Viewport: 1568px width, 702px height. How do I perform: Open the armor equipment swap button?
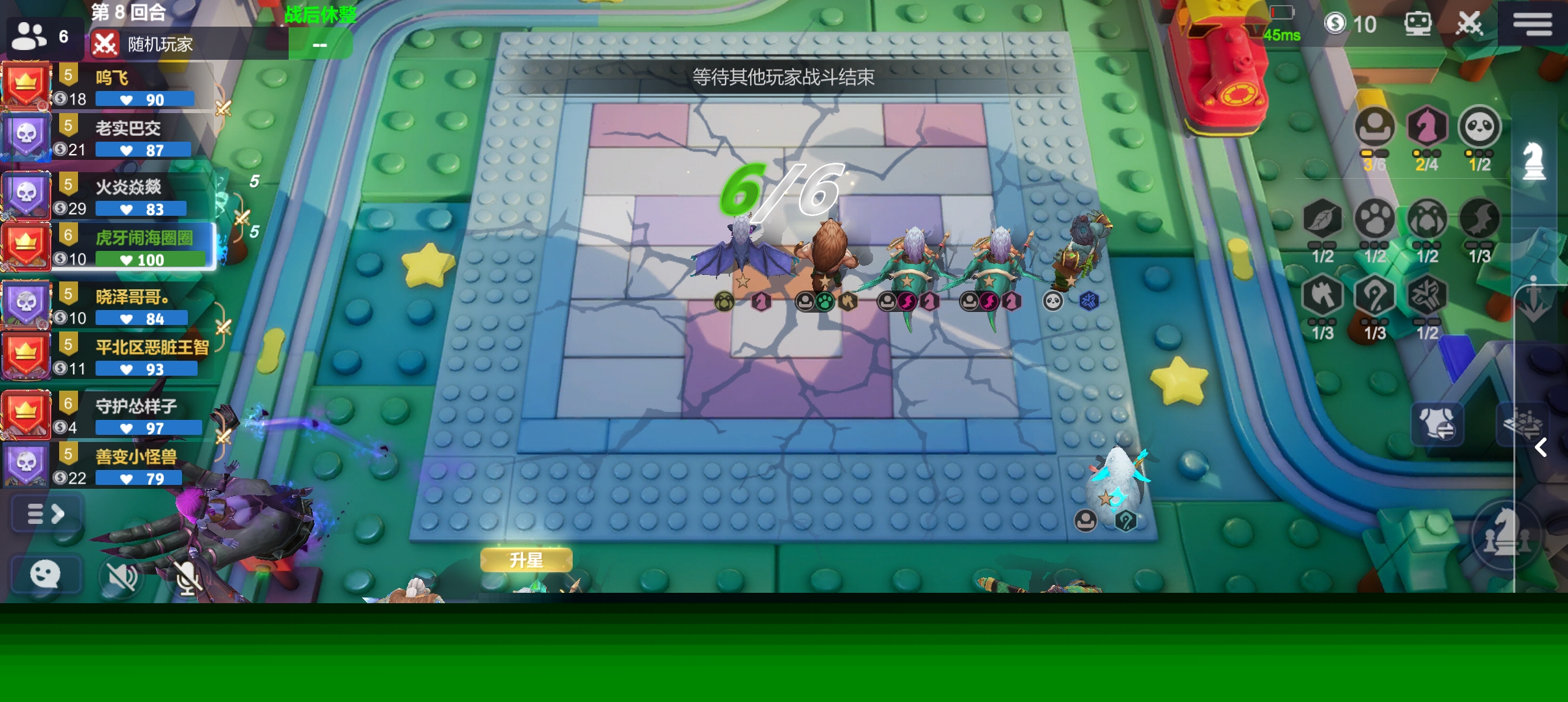point(1437,424)
